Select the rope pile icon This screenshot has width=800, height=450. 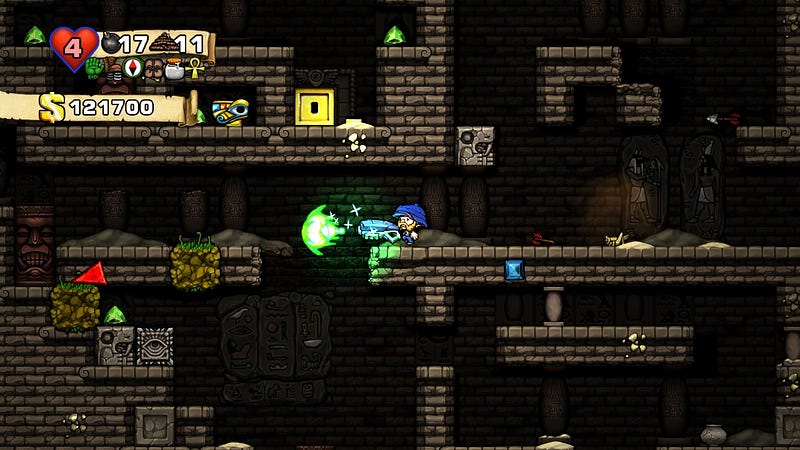pos(166,44)
